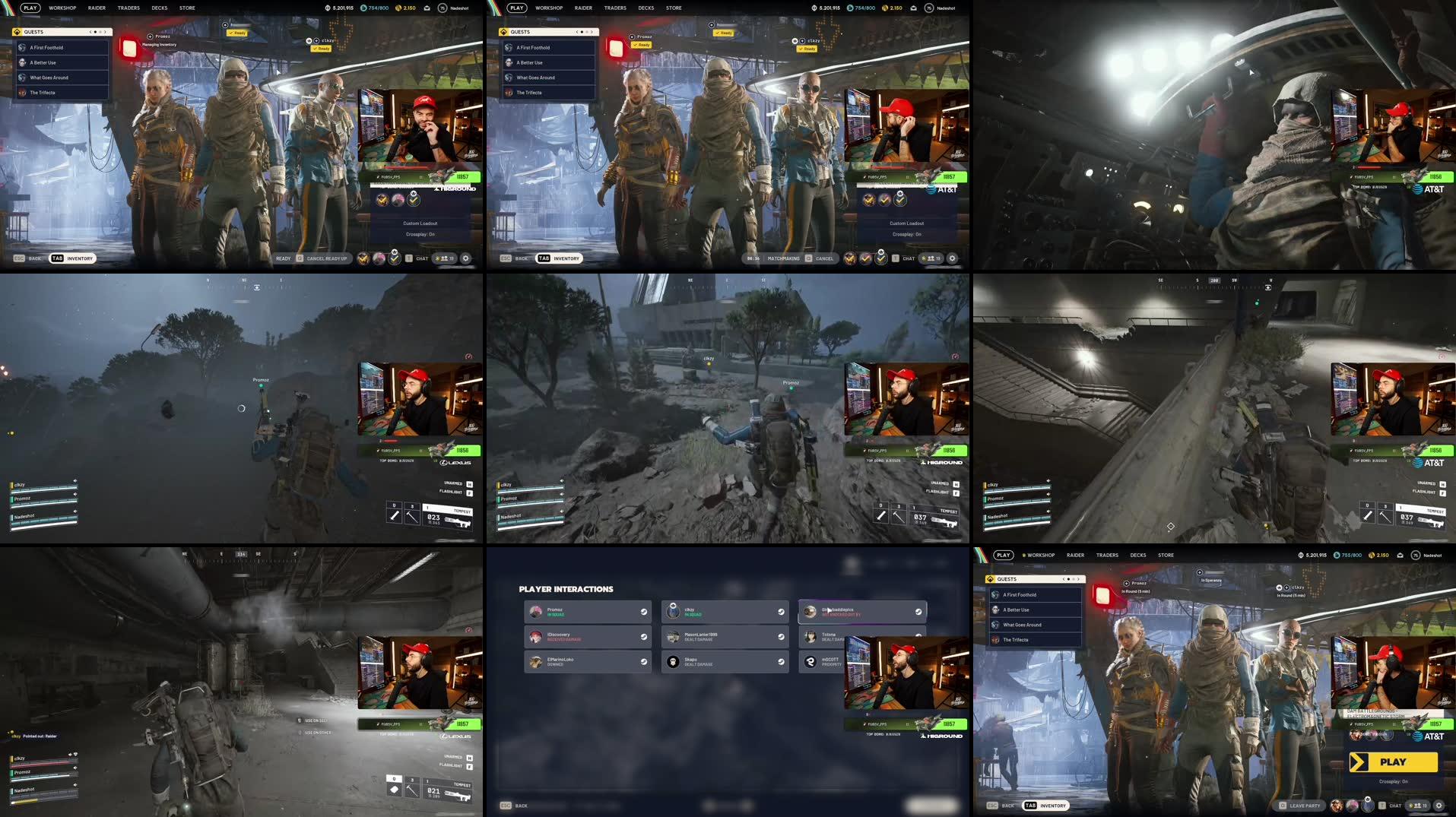1456x817 pixels.
Task: Expand the plus icon next to Promoz nameplate
Action: [x=150, y=36]
